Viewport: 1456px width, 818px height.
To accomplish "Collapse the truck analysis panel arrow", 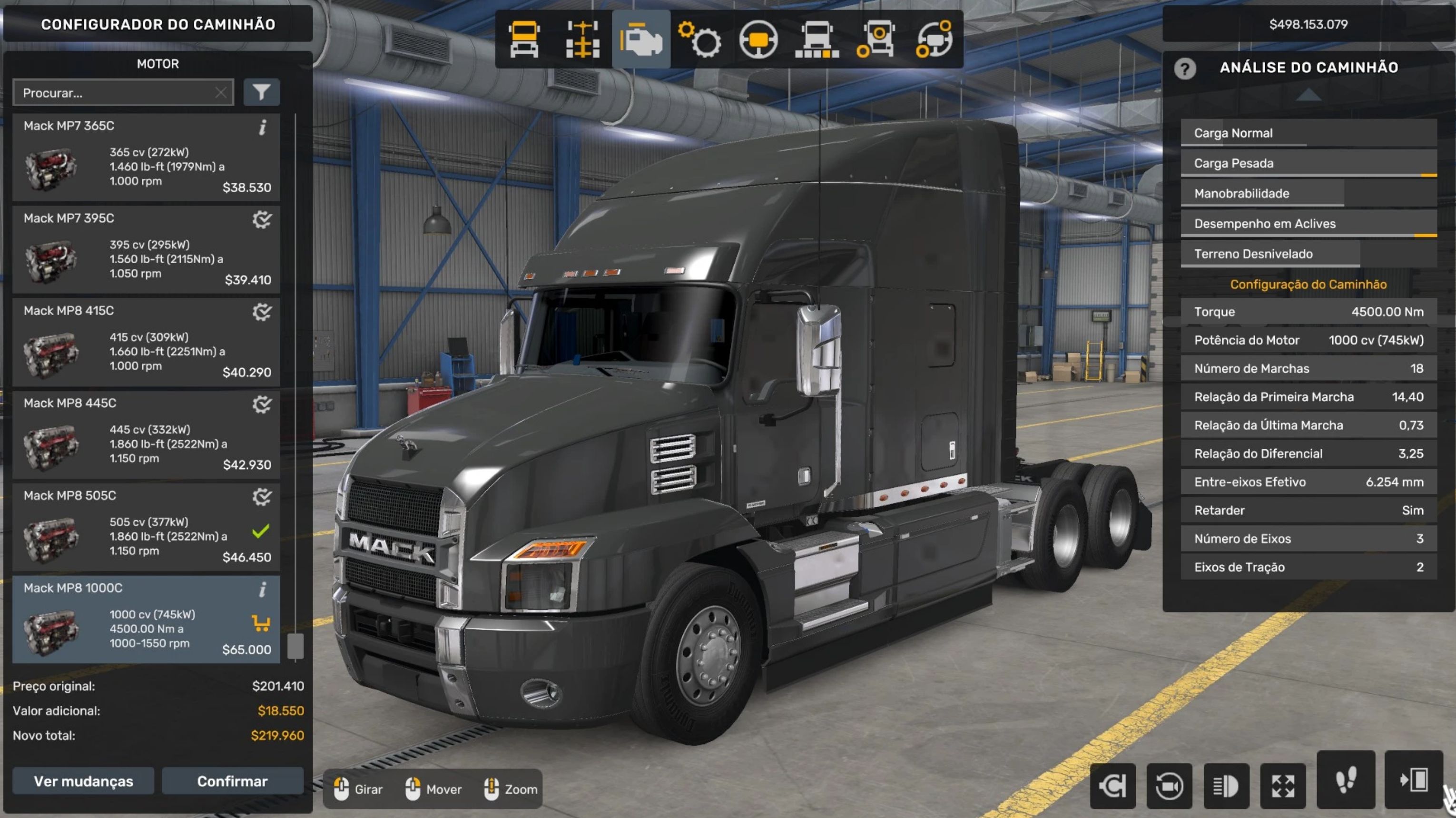I will coord(1308,94).
